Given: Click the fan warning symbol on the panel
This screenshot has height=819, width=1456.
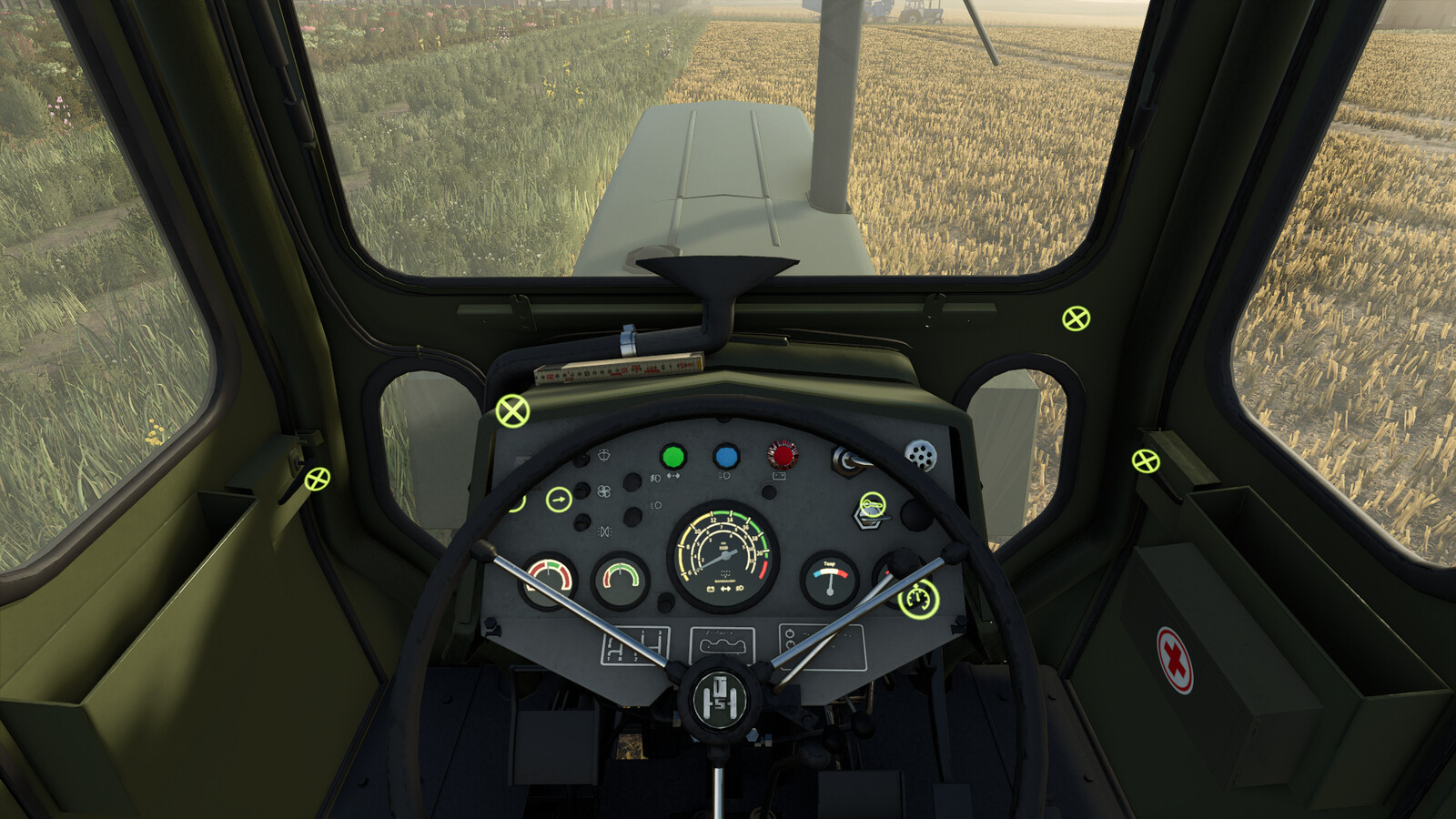Looking at the screenshot, I should point(605,490).
